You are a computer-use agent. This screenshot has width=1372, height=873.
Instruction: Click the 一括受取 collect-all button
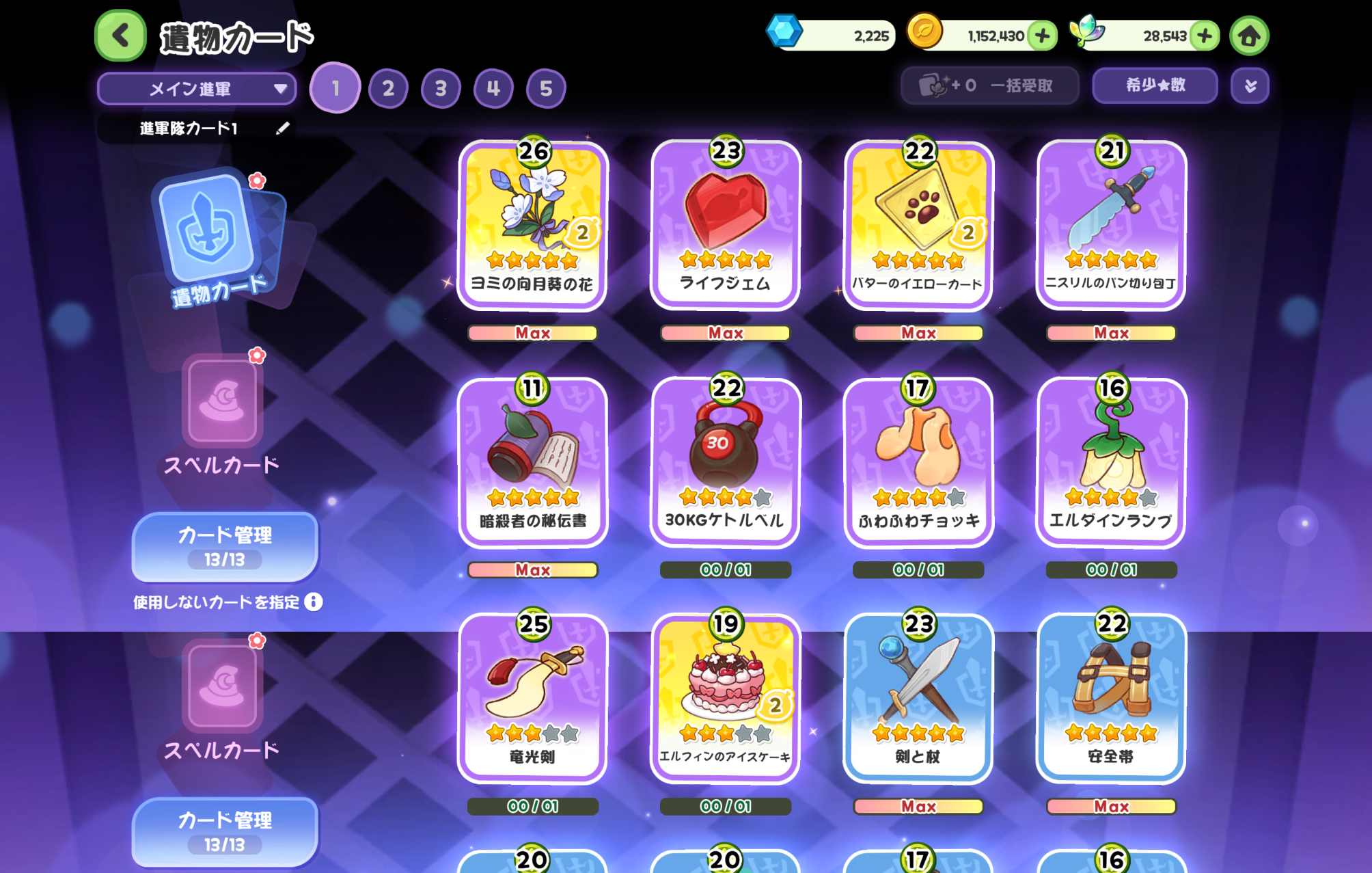[x=989, y=85]
